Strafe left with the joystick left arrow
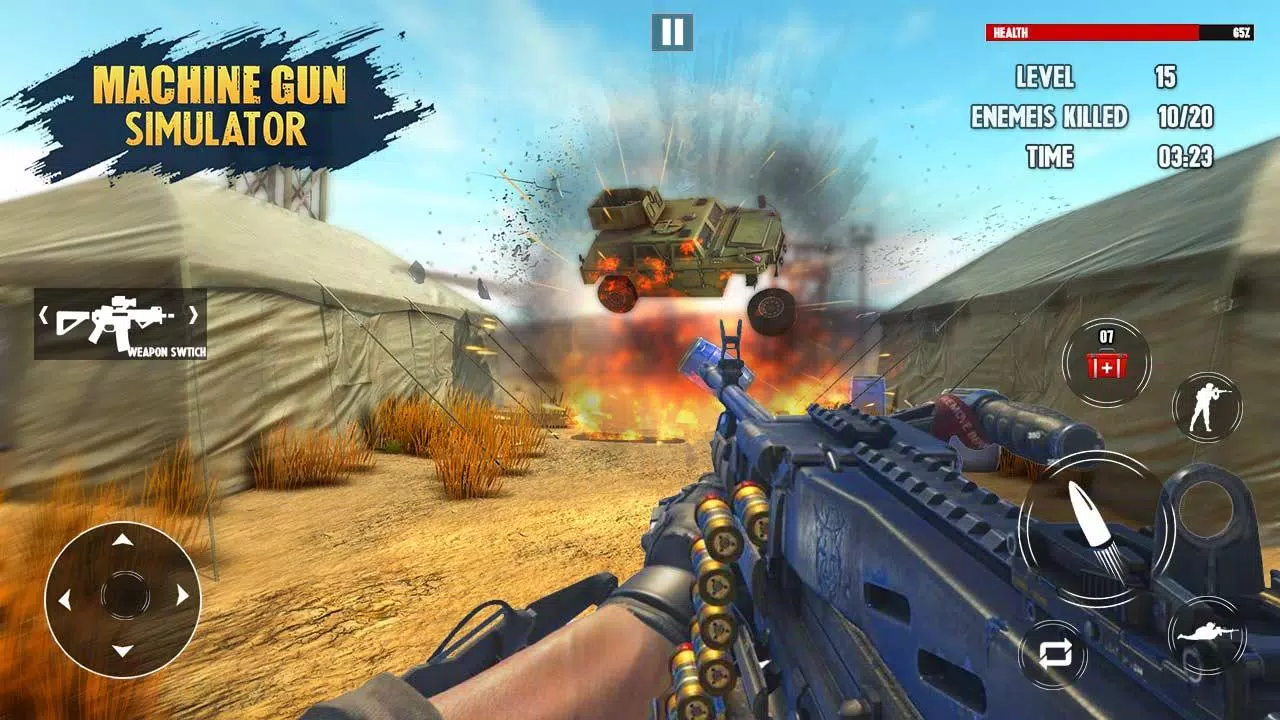 tap(65, 598)
